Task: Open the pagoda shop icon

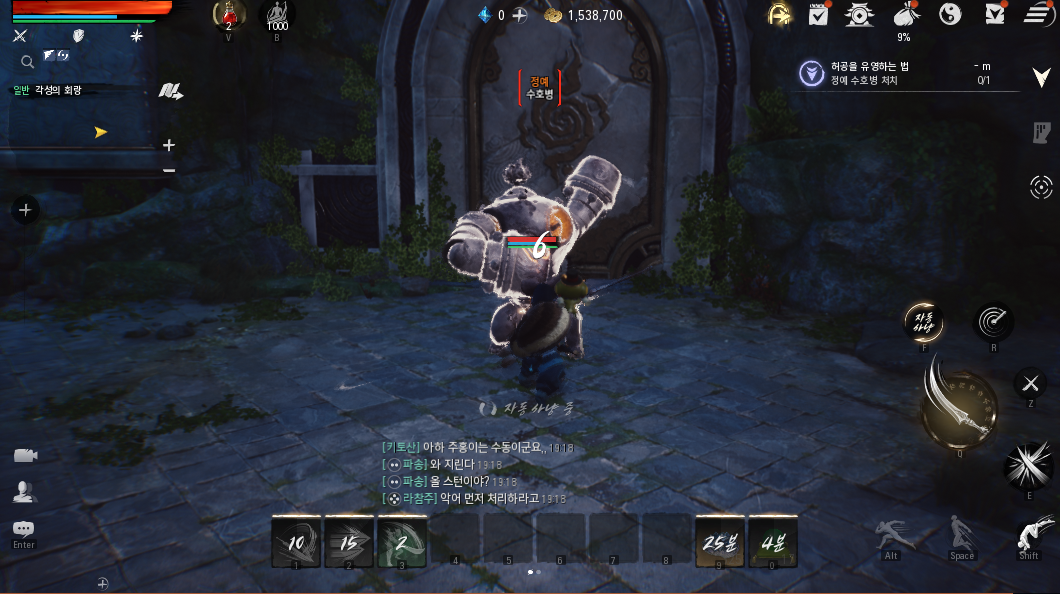Action: click(x=859, y=14)
